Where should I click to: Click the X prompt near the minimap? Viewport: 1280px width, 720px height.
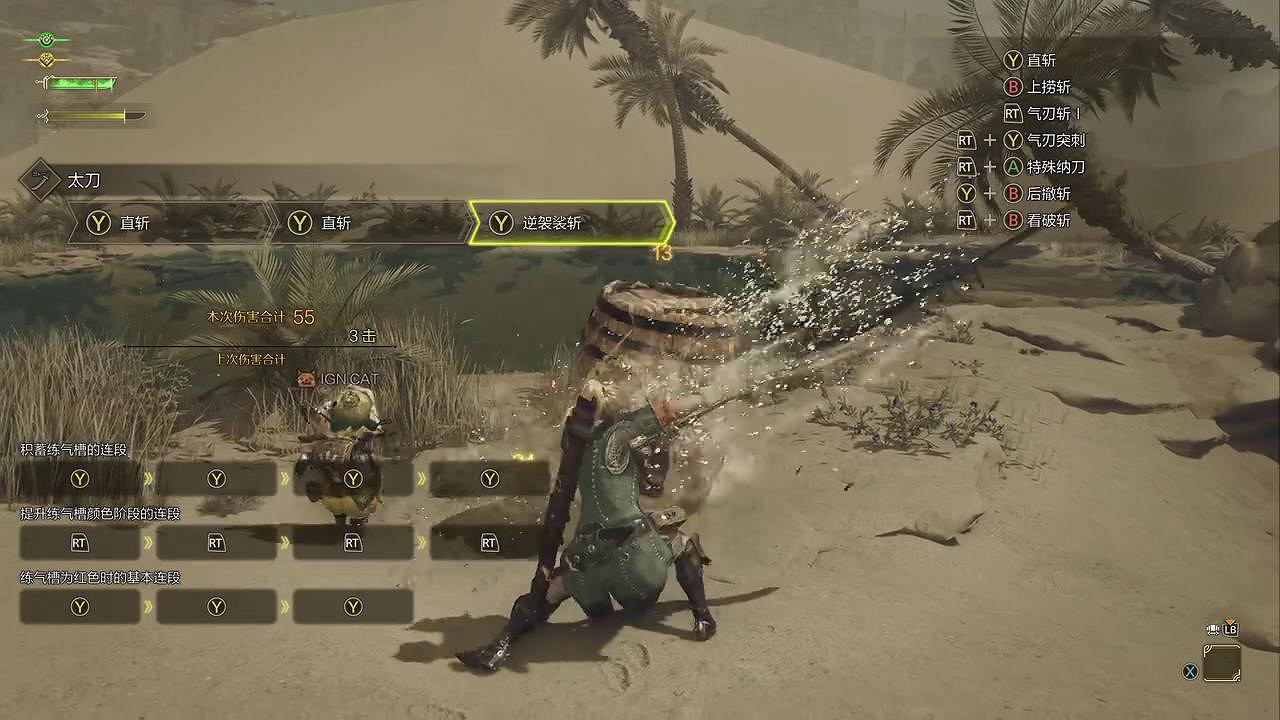point(1189,672)
